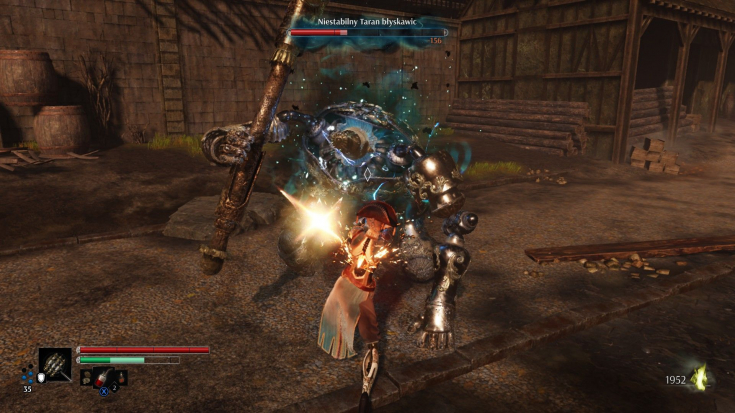Select the small orange potion slot
This screenshot has height=413, width=735.
[x=119, y=377]
